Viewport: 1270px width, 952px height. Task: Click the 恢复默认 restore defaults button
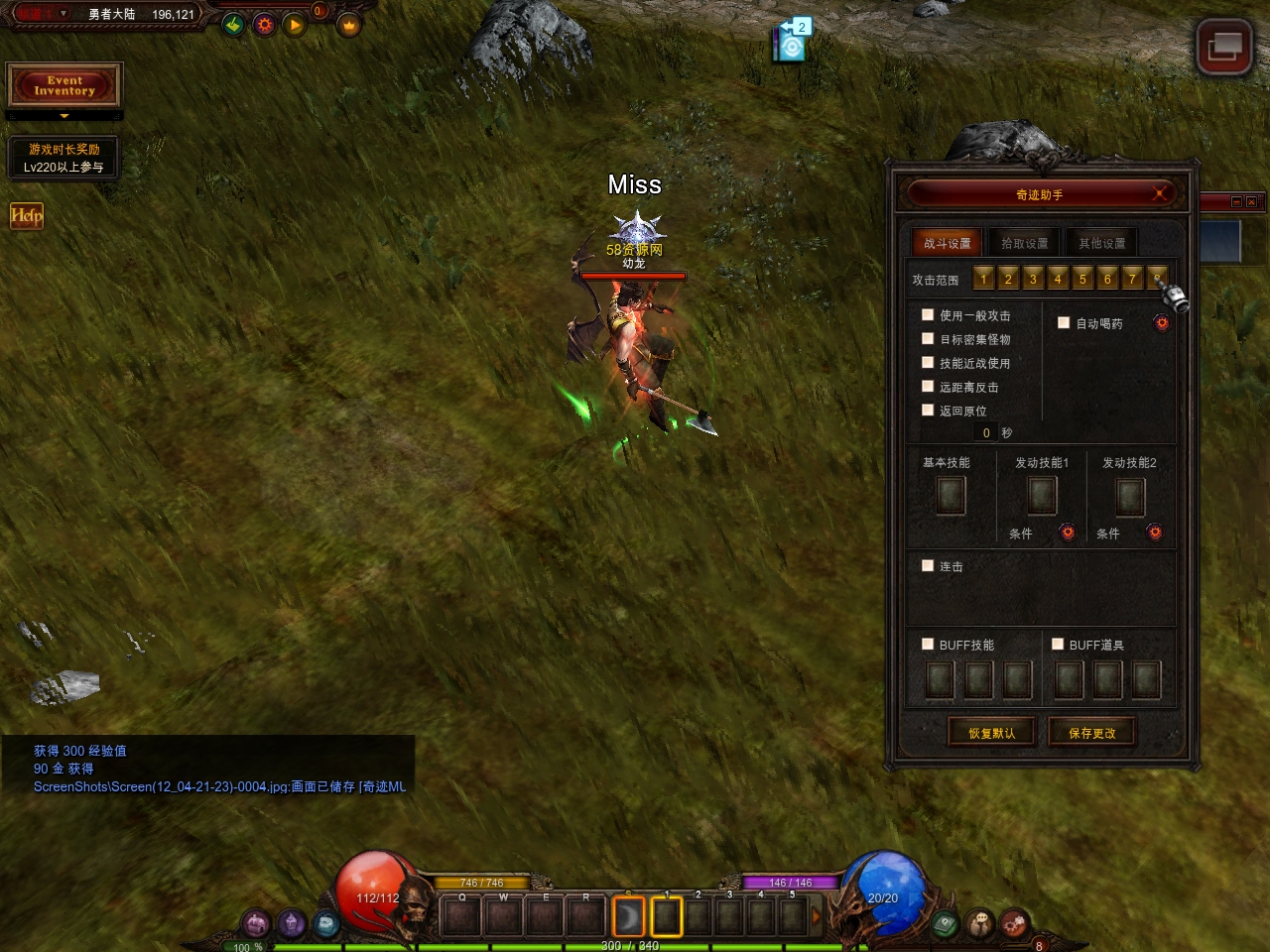[x=991, y=733]
